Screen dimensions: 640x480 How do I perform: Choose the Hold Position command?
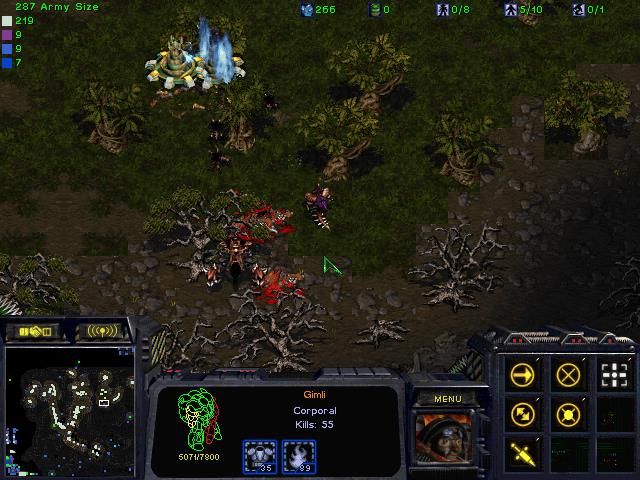click(x=568, y=413)
